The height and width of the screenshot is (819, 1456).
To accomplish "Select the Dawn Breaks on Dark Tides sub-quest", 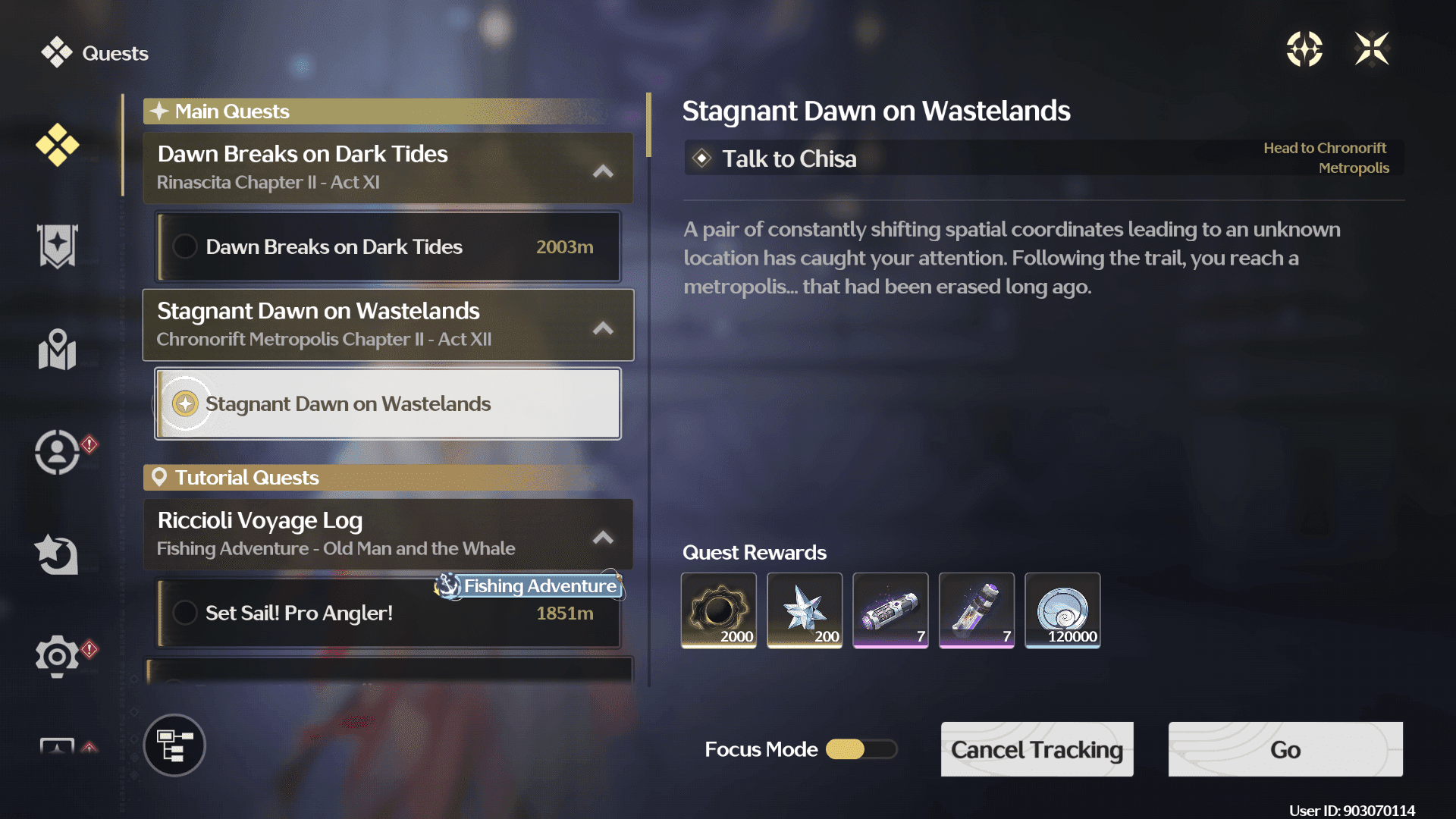I will tap(388, 247).
